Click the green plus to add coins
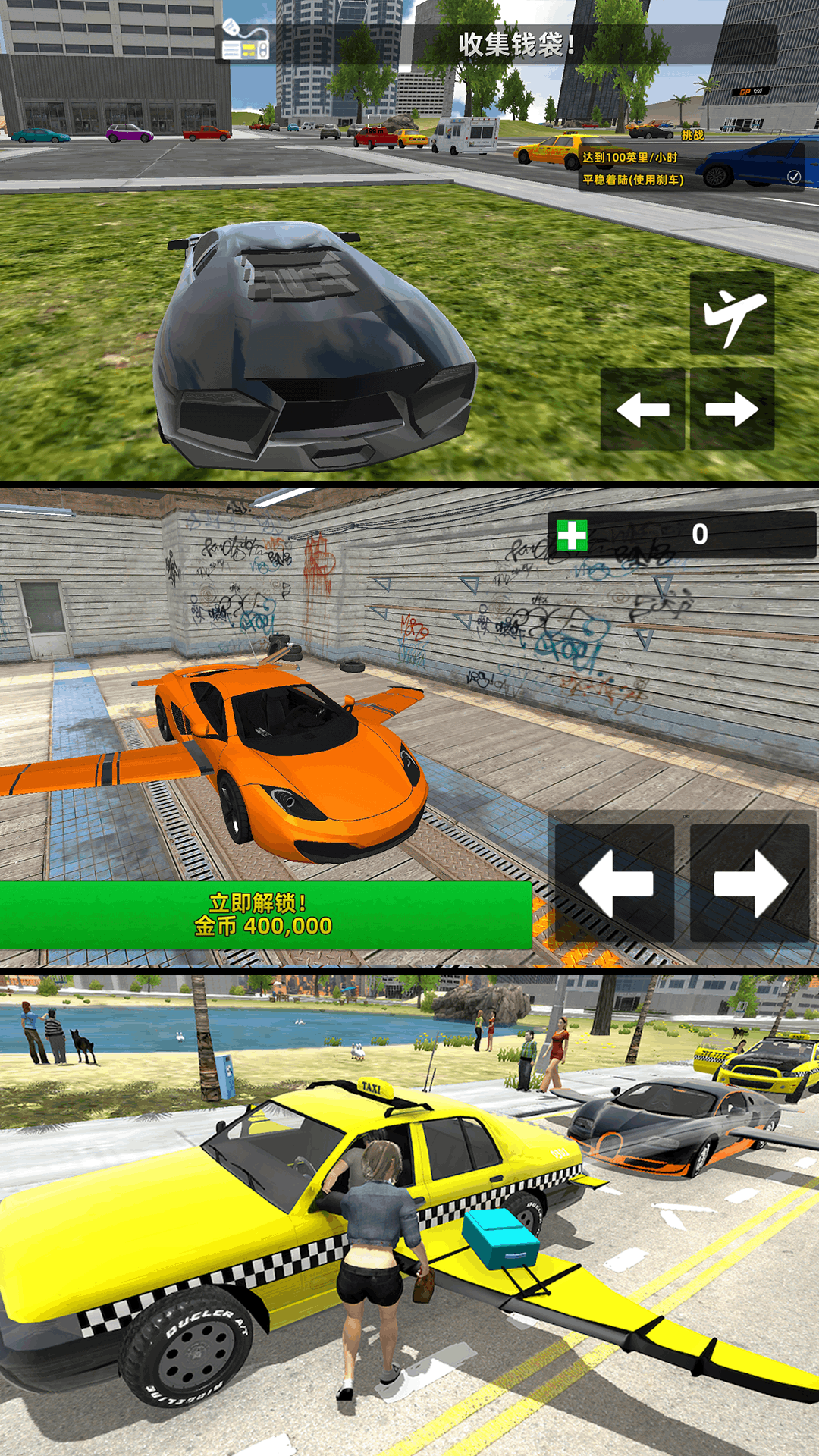Viewport: 819px width, 1456px height. 572,535
